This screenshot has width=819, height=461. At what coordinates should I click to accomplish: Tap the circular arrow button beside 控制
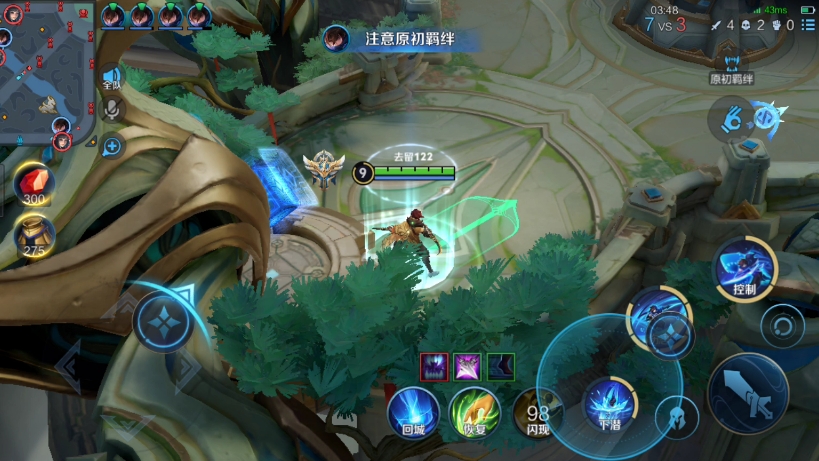pyautogui.click(x=781, y=326)
